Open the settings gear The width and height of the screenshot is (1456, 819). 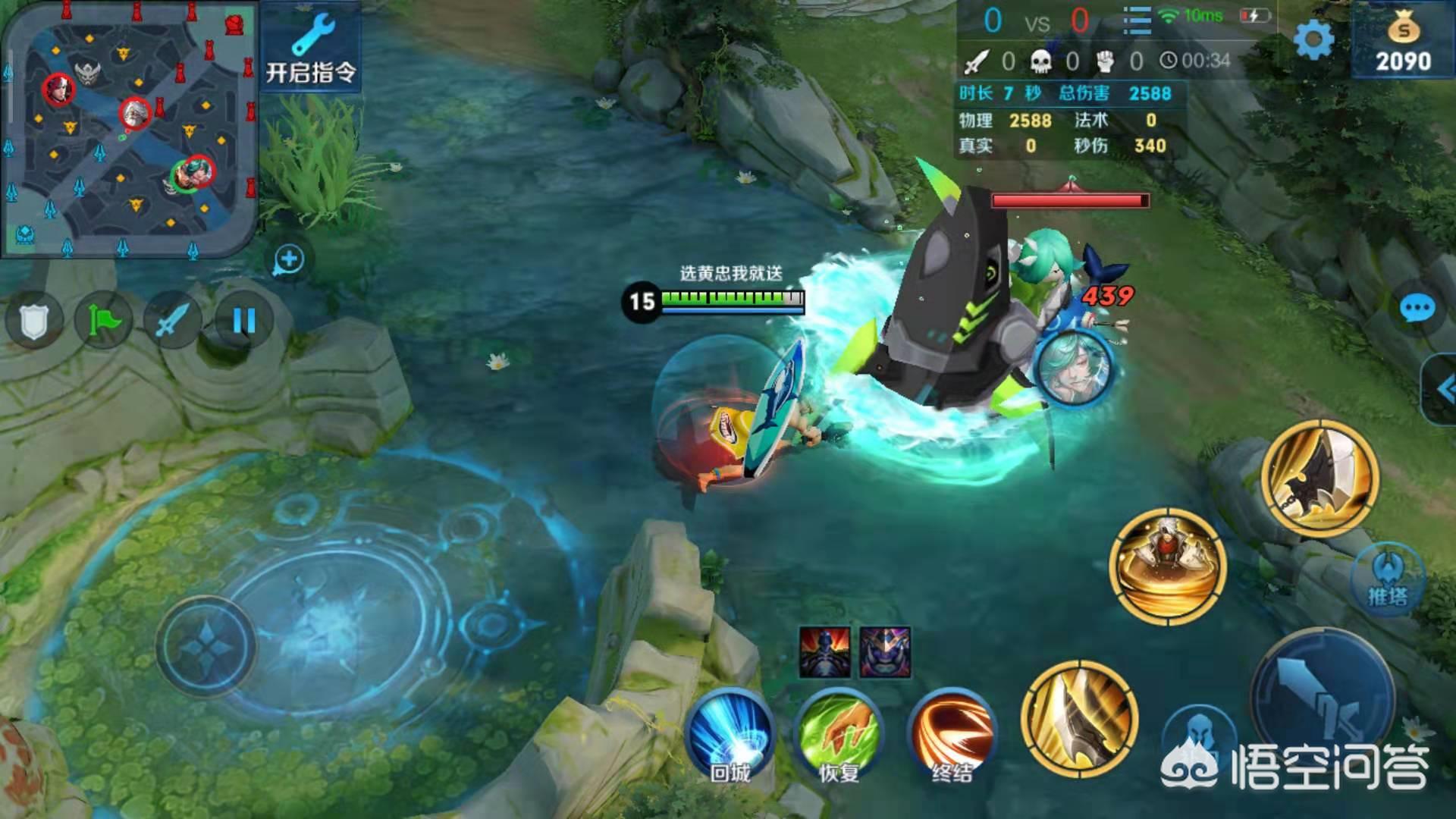[1313, 39]
